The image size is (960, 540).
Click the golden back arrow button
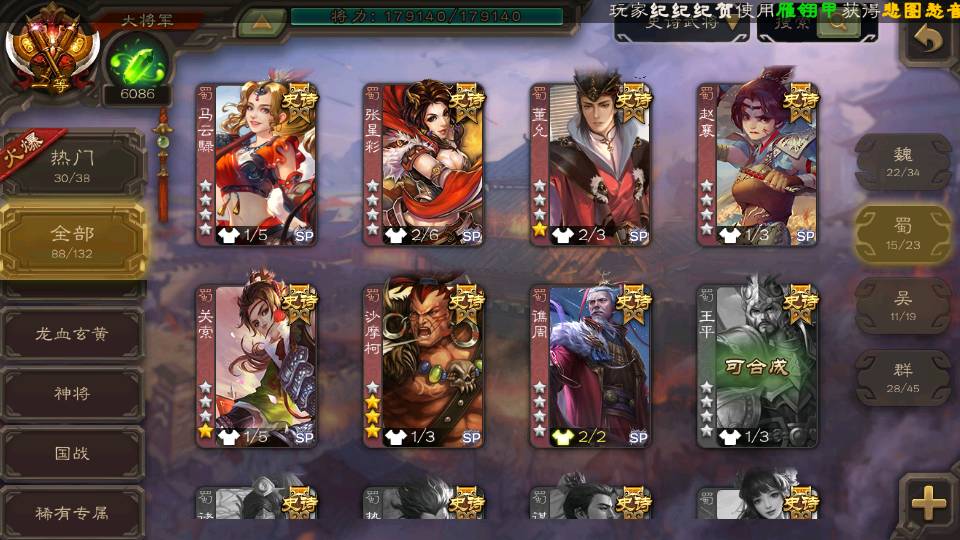(929, 38)
